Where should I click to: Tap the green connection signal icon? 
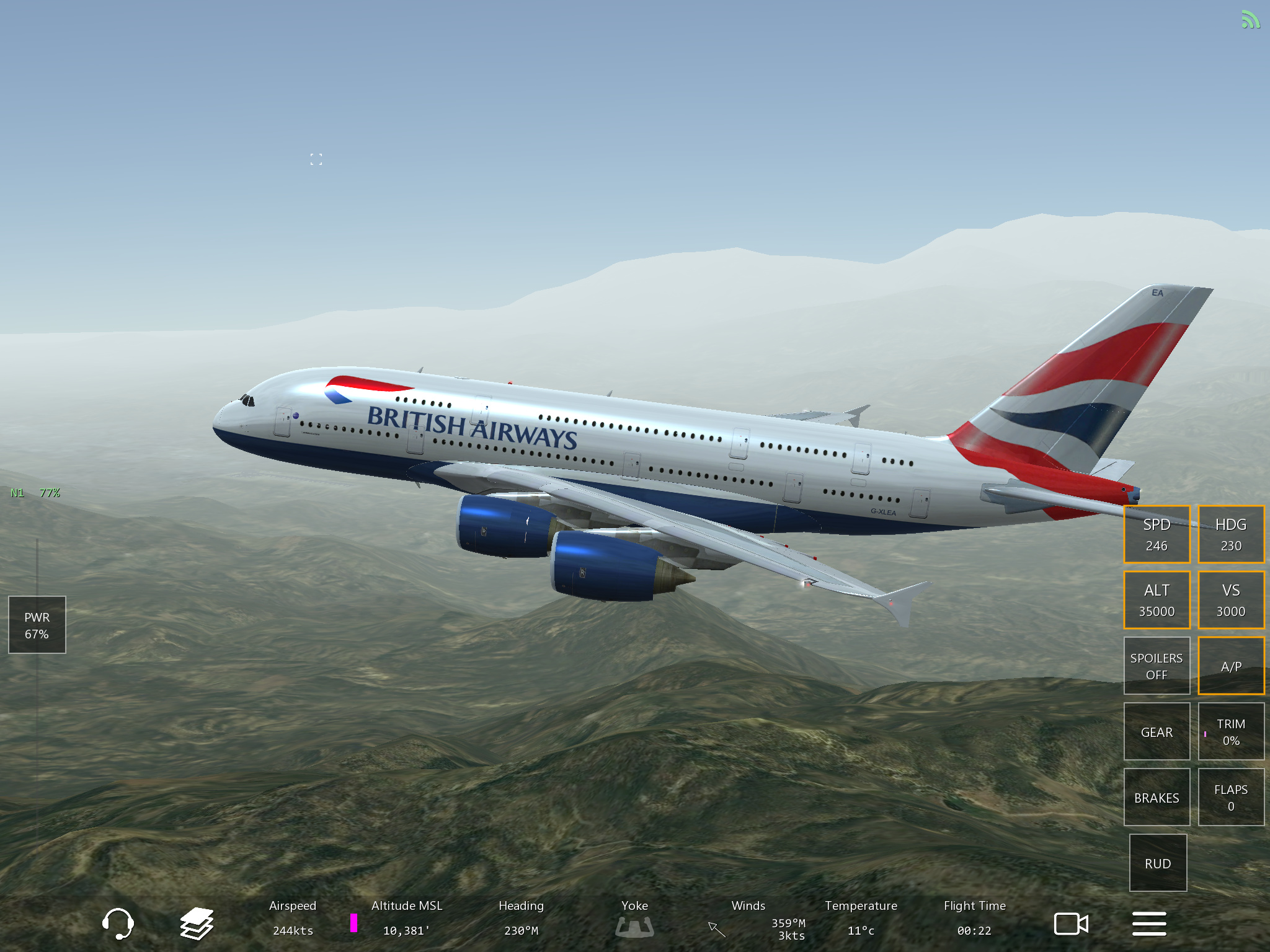(1250, 20)
